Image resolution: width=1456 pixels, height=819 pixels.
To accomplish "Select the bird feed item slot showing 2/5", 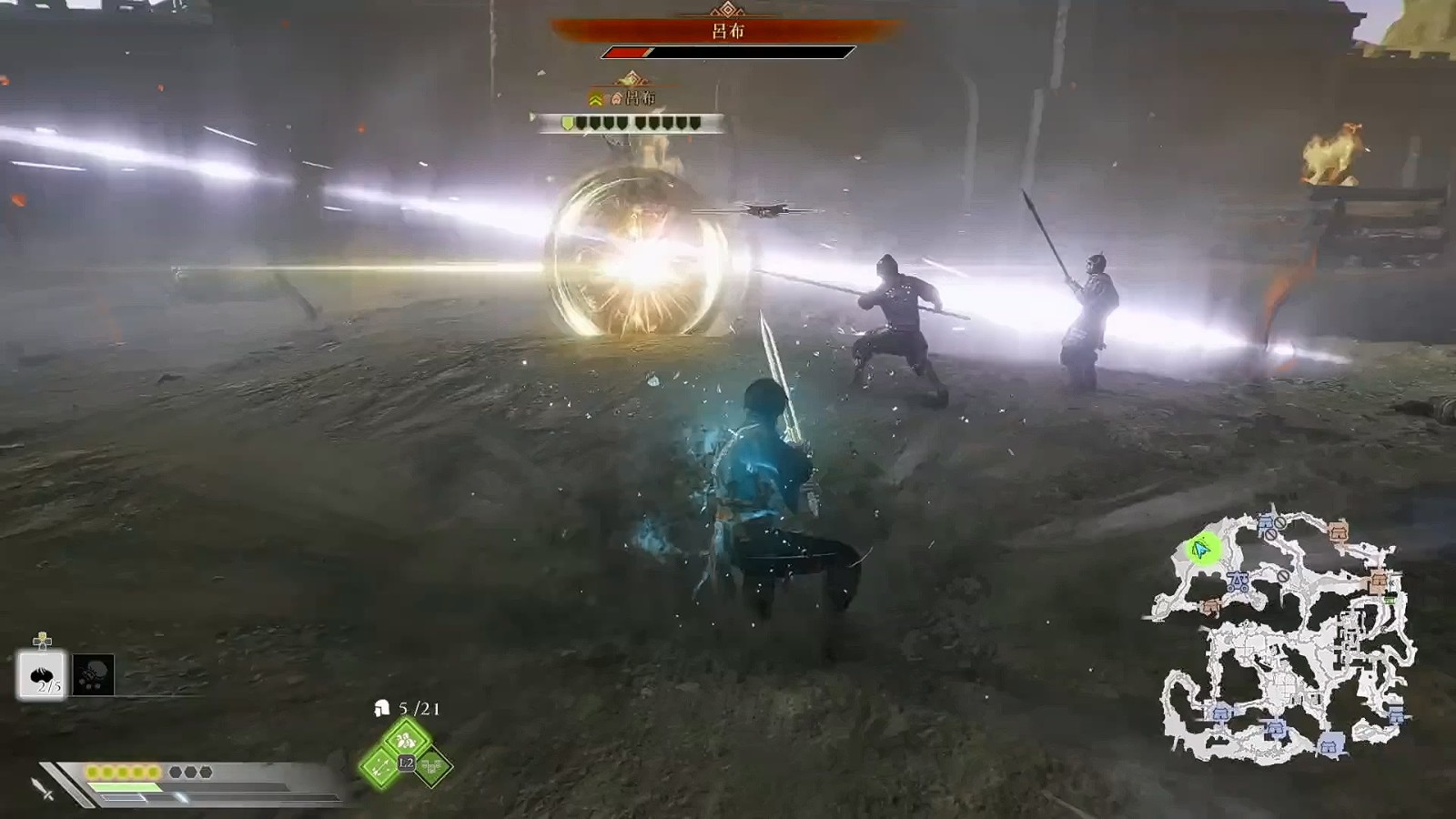I will (x=41, y=676).
